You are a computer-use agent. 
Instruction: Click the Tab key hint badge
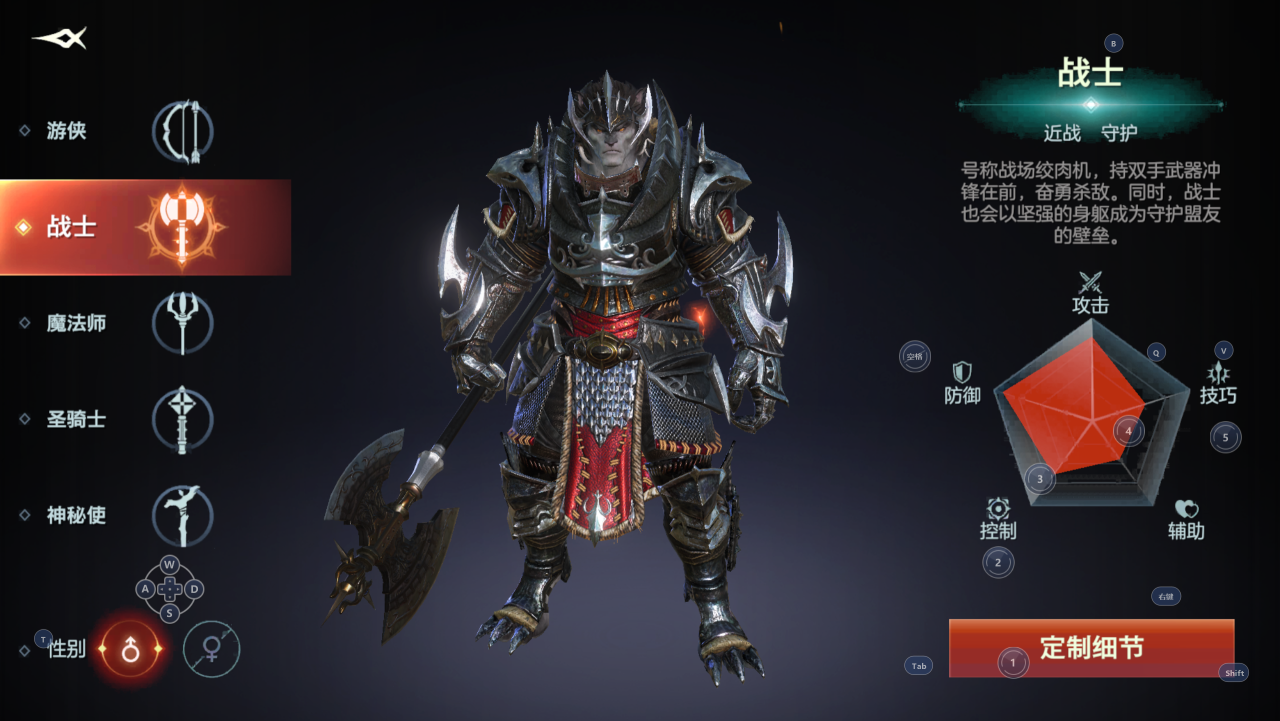917,666
